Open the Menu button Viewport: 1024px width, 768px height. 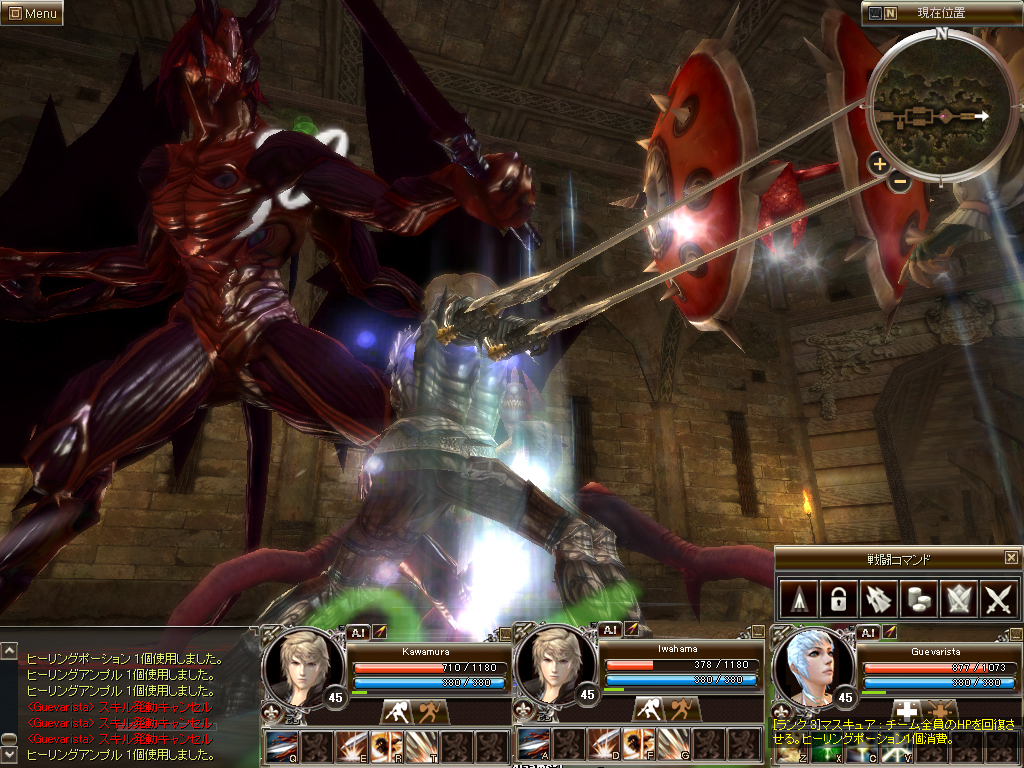click(32, 14)
